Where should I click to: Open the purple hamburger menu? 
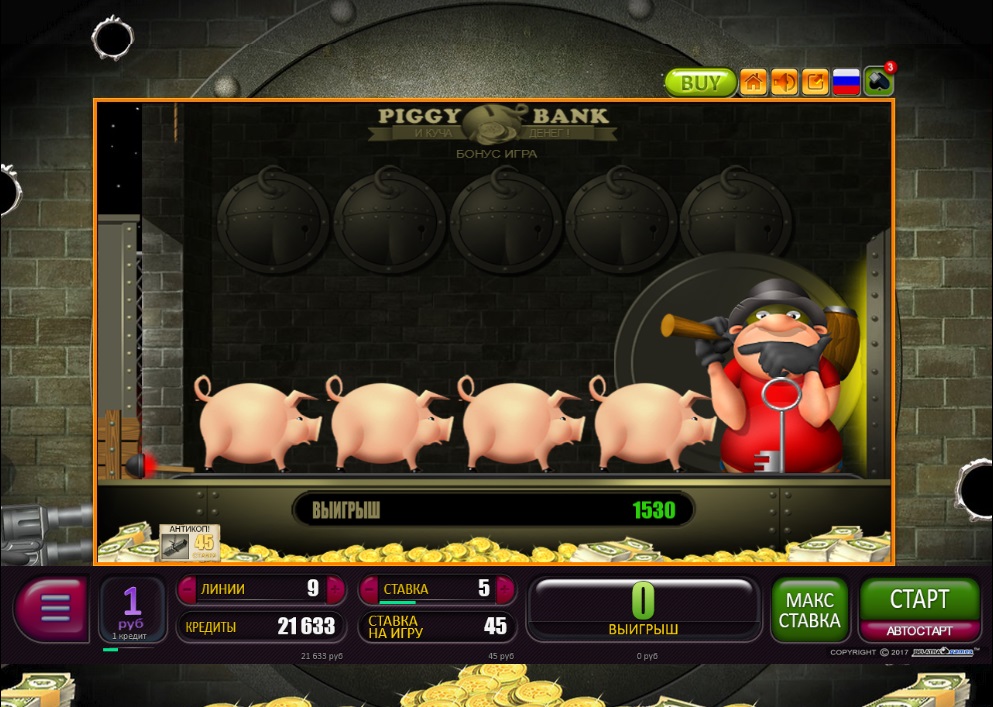pyautogui.click(x=53, y=606)
